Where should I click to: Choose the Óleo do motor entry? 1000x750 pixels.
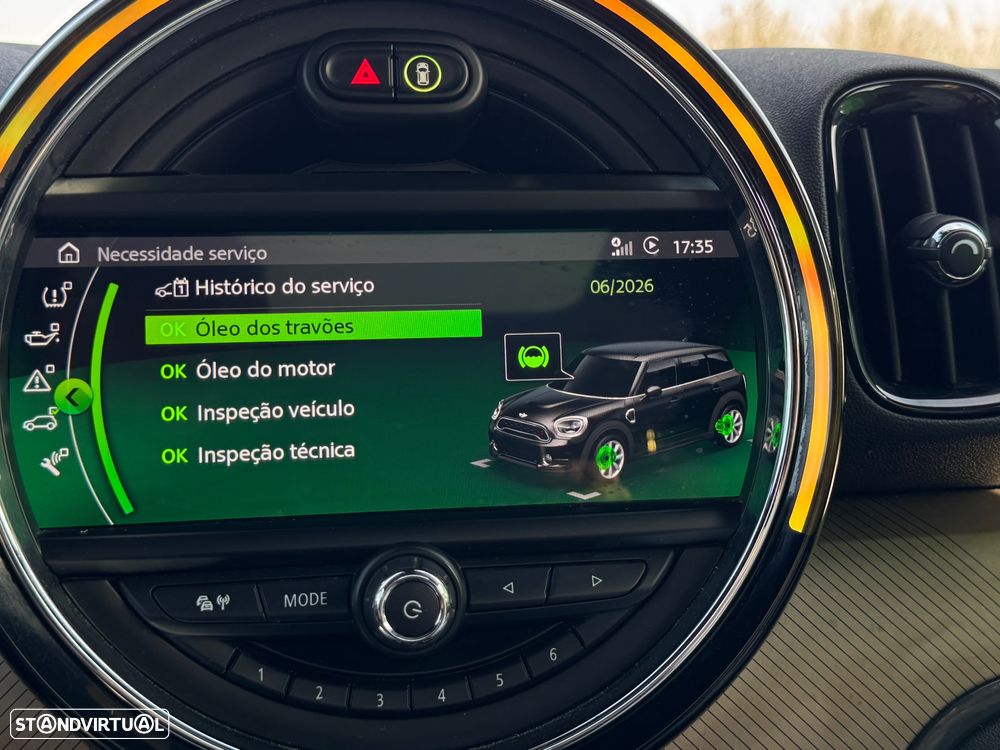(265, 370)
